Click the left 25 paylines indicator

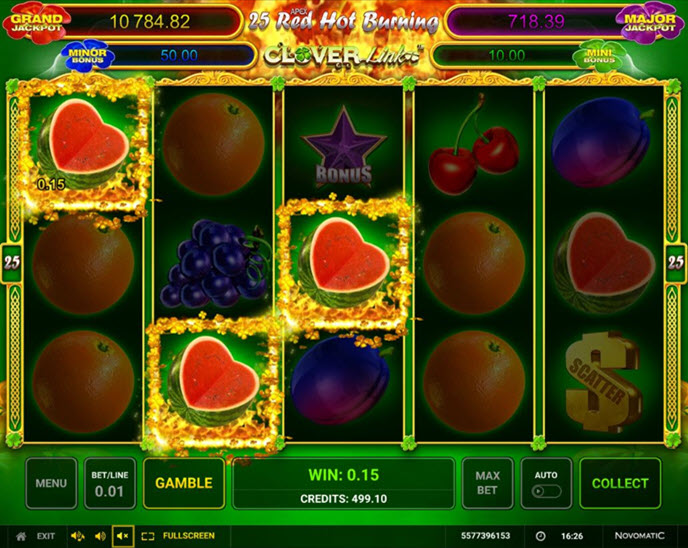(x=13, y=262)
